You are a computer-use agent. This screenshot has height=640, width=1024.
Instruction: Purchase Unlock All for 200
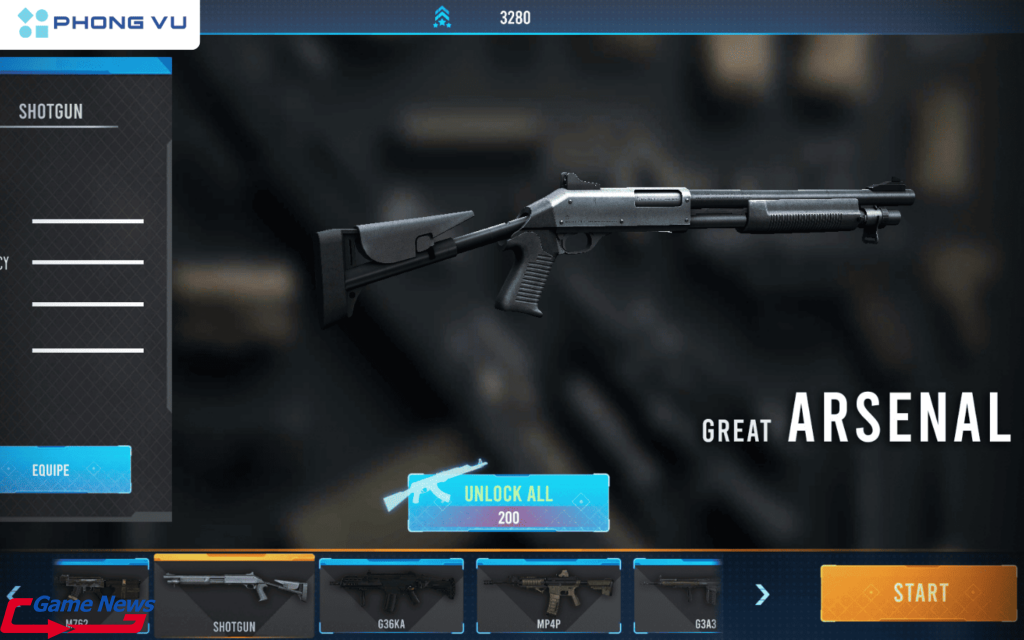(509, 502)
